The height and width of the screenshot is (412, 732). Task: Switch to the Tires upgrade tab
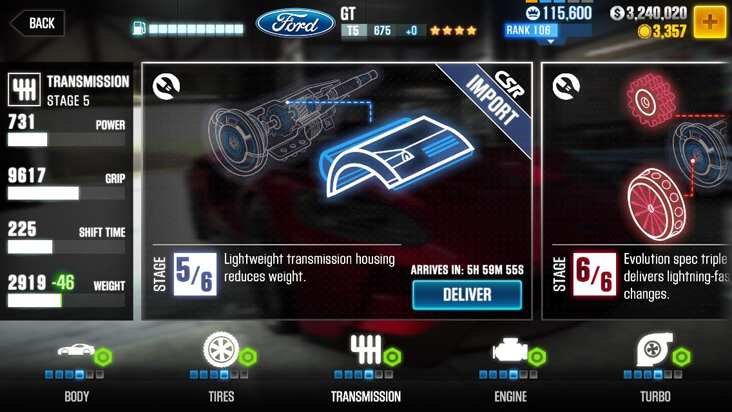click(x=220, y=369)
